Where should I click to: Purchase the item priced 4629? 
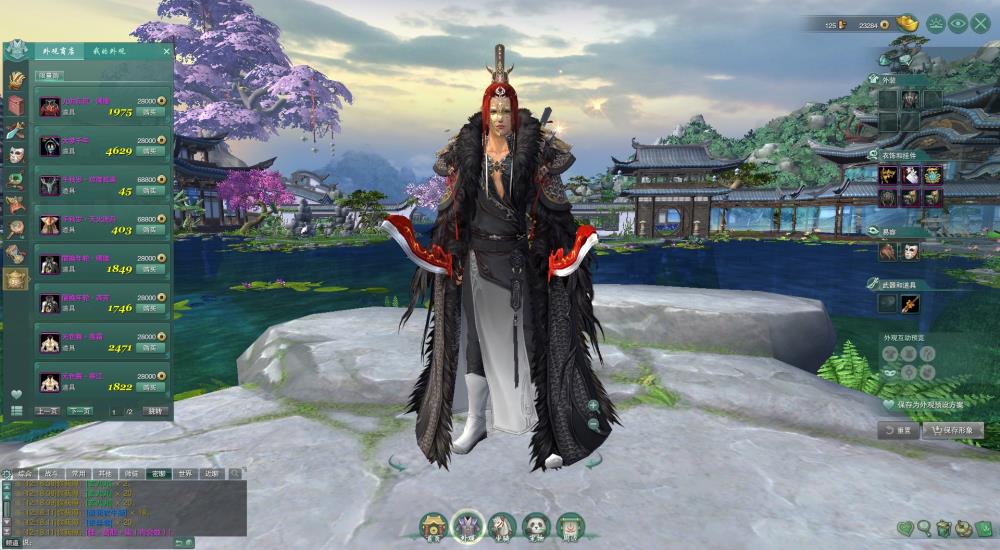pyautogui.click(x=150, y=152)
